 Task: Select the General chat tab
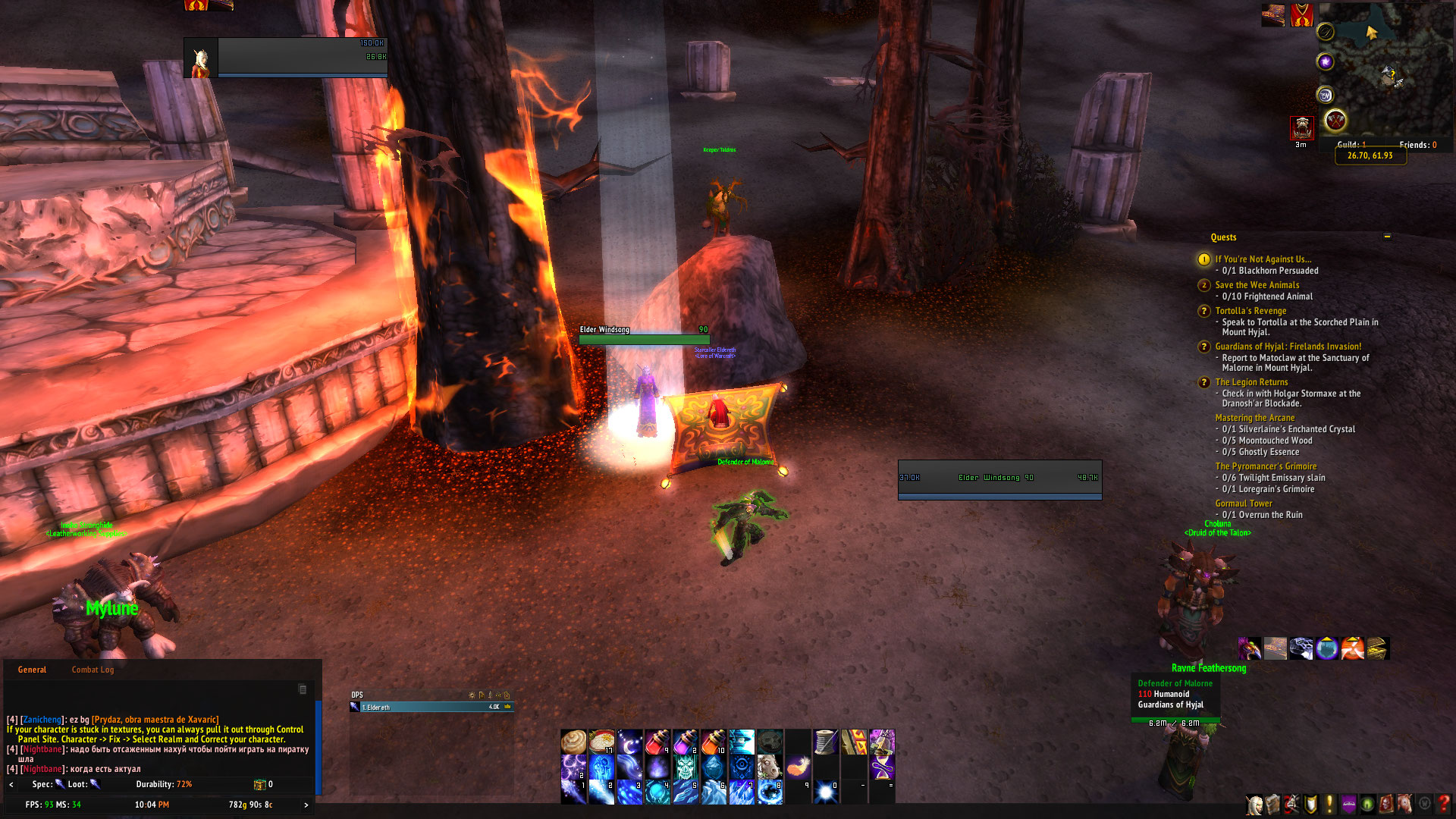[32, 670]
